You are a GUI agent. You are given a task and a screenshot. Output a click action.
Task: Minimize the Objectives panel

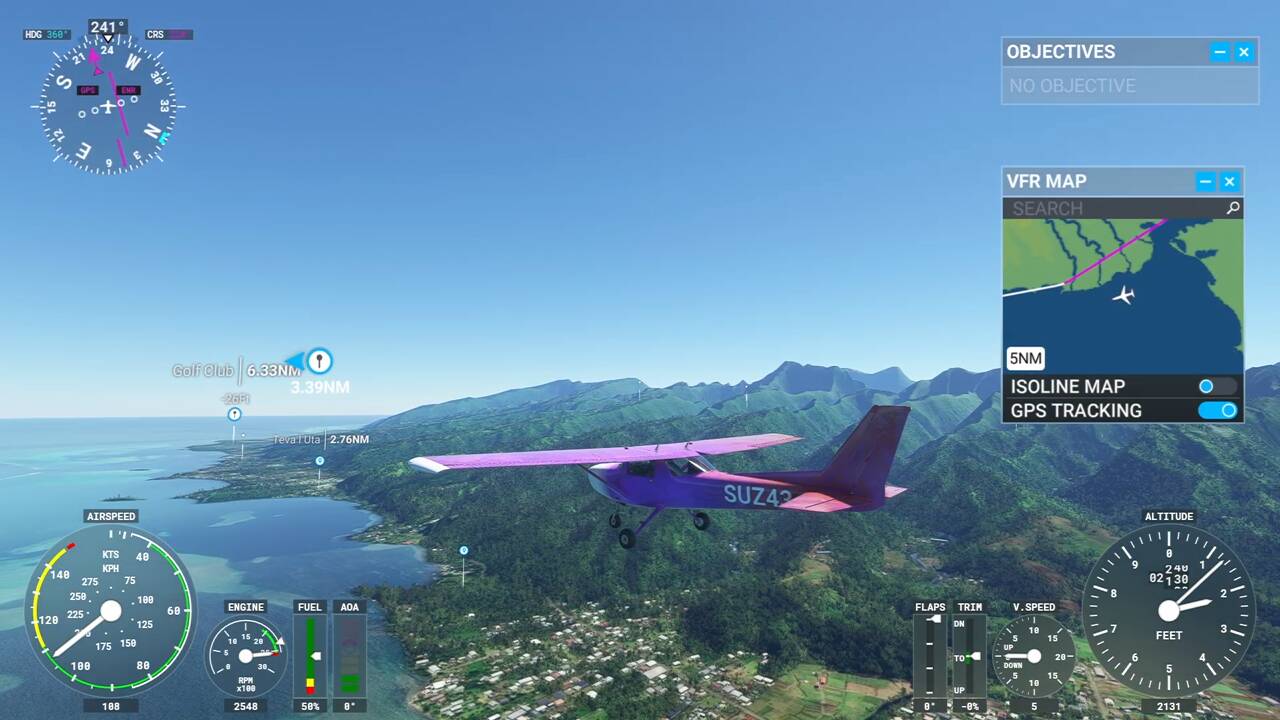point(1220,53)
